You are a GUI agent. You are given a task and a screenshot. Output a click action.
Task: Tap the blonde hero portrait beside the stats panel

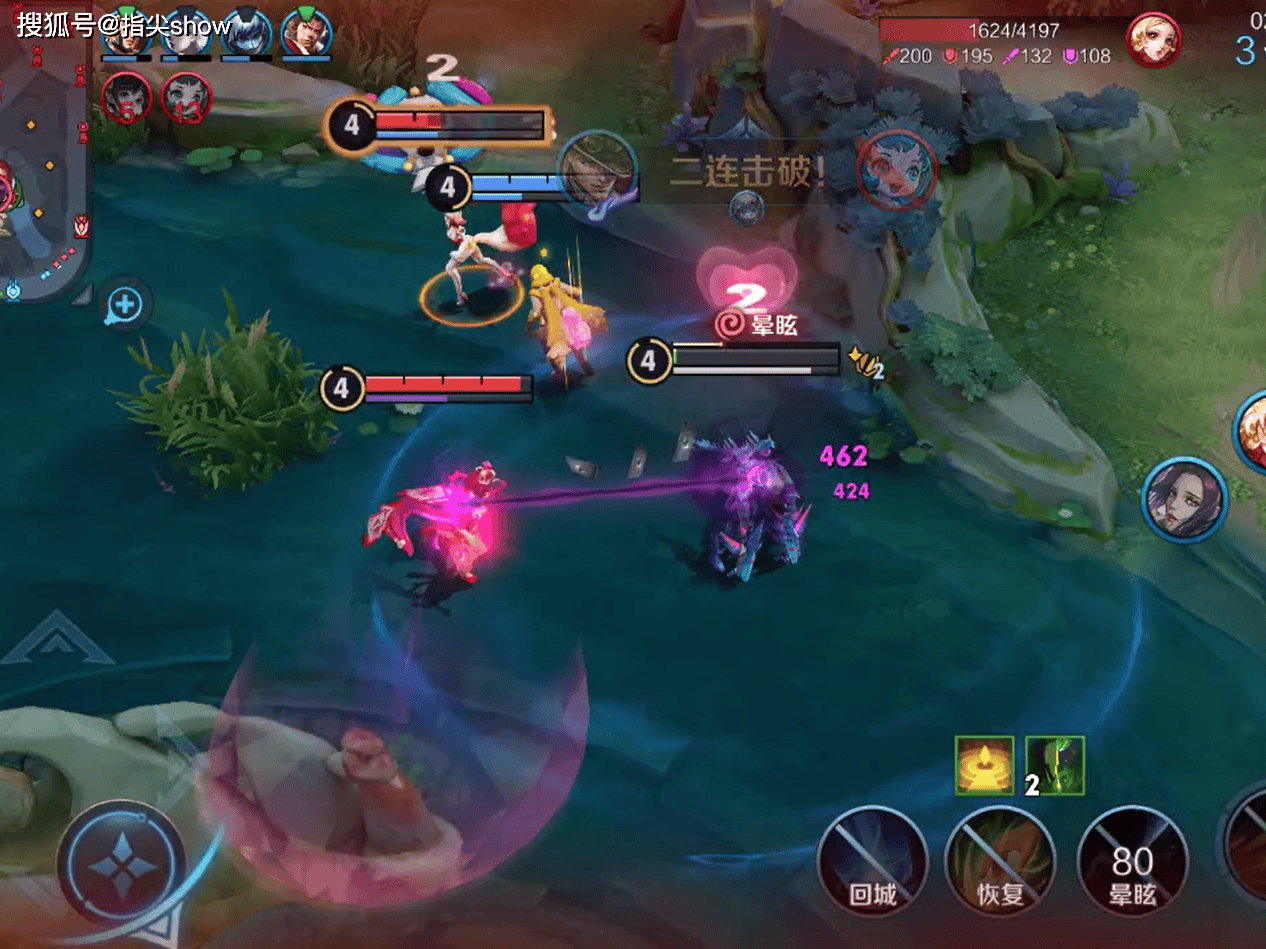point(1153,40)
